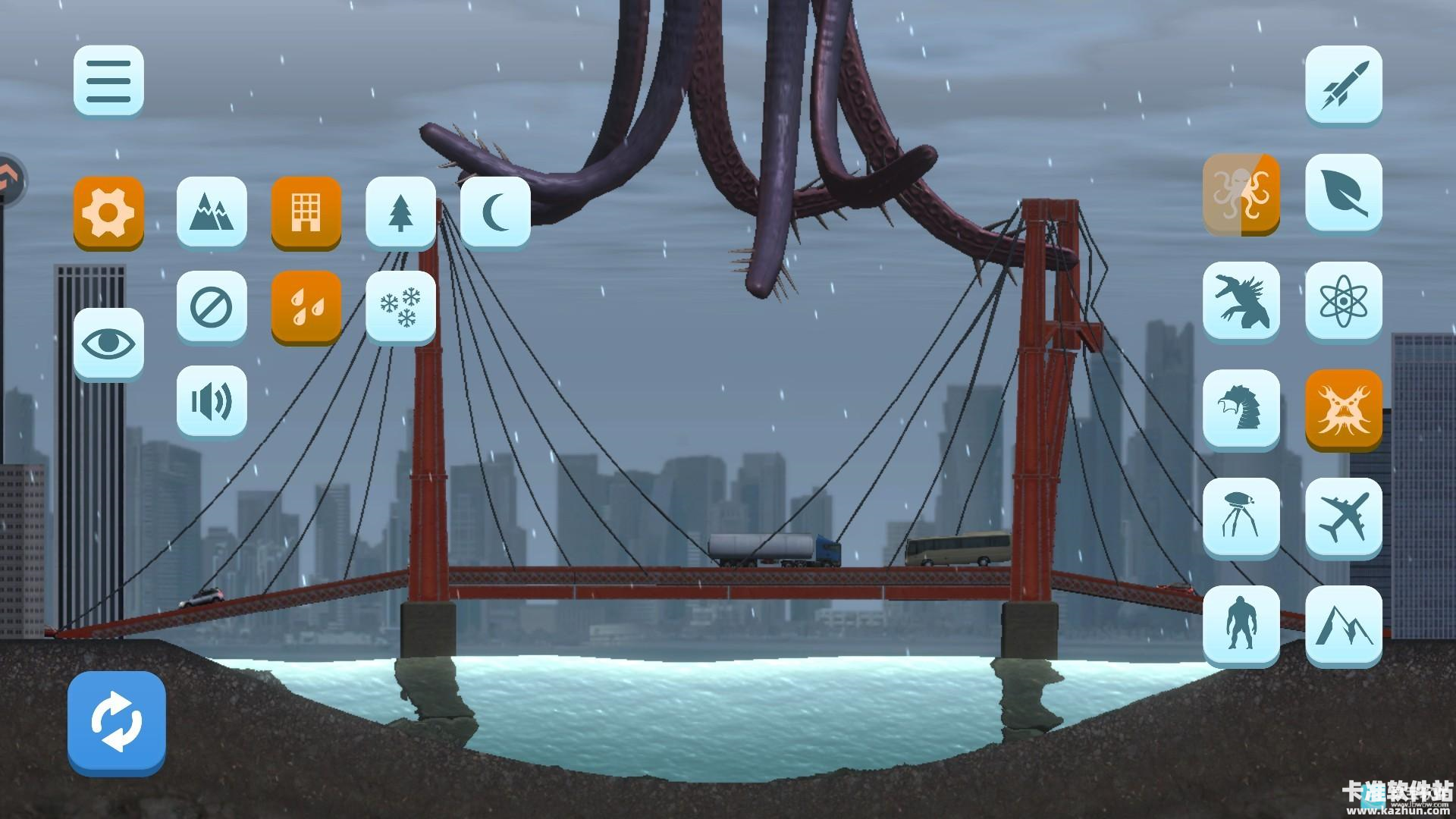The width and height of the screenshot is (1456, 819).
Task: Open the hamburger menu
Action: 108,80
